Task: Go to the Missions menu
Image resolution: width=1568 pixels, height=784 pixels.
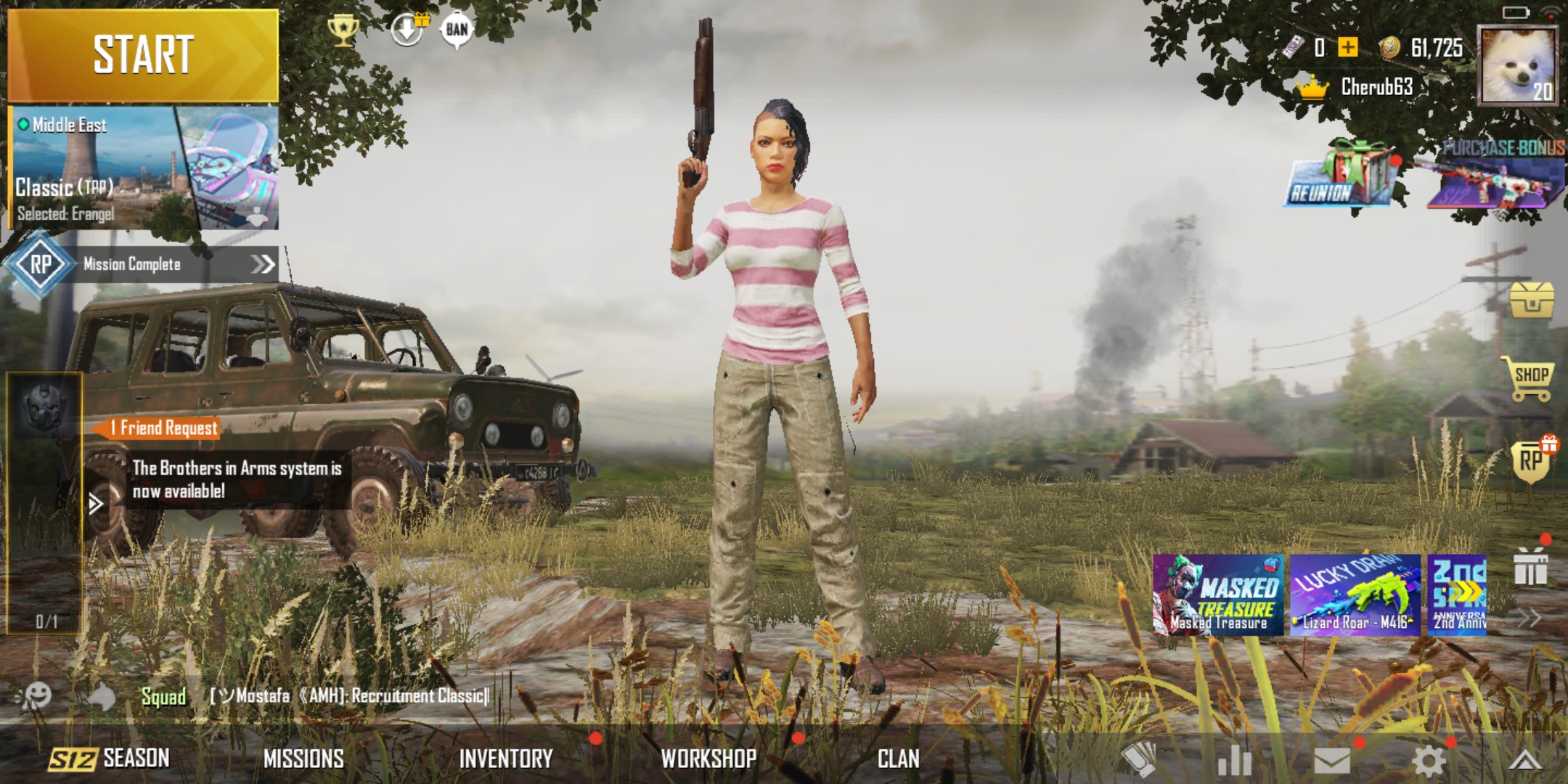Action: (303, 759)
